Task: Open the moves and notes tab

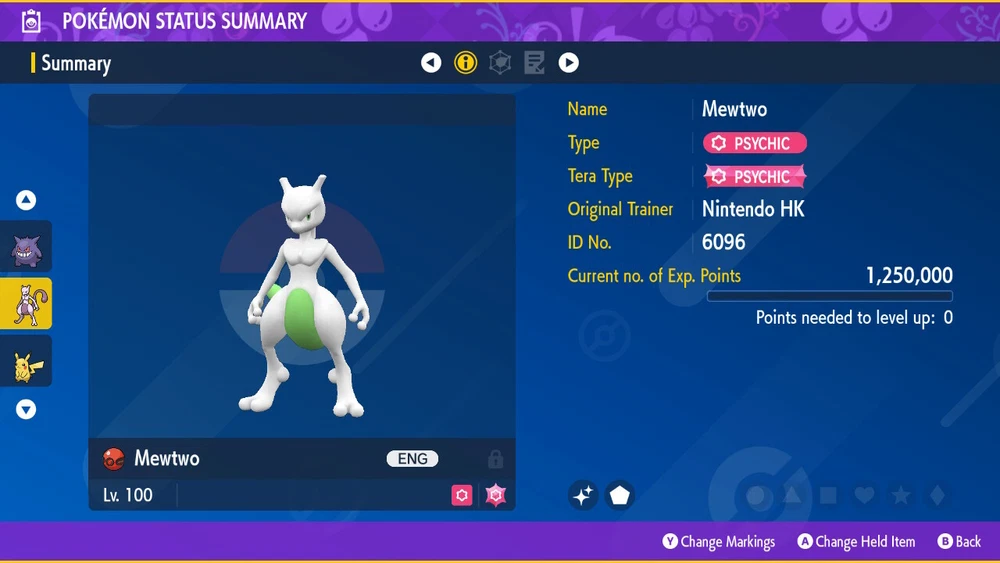Action: (534, 63)
